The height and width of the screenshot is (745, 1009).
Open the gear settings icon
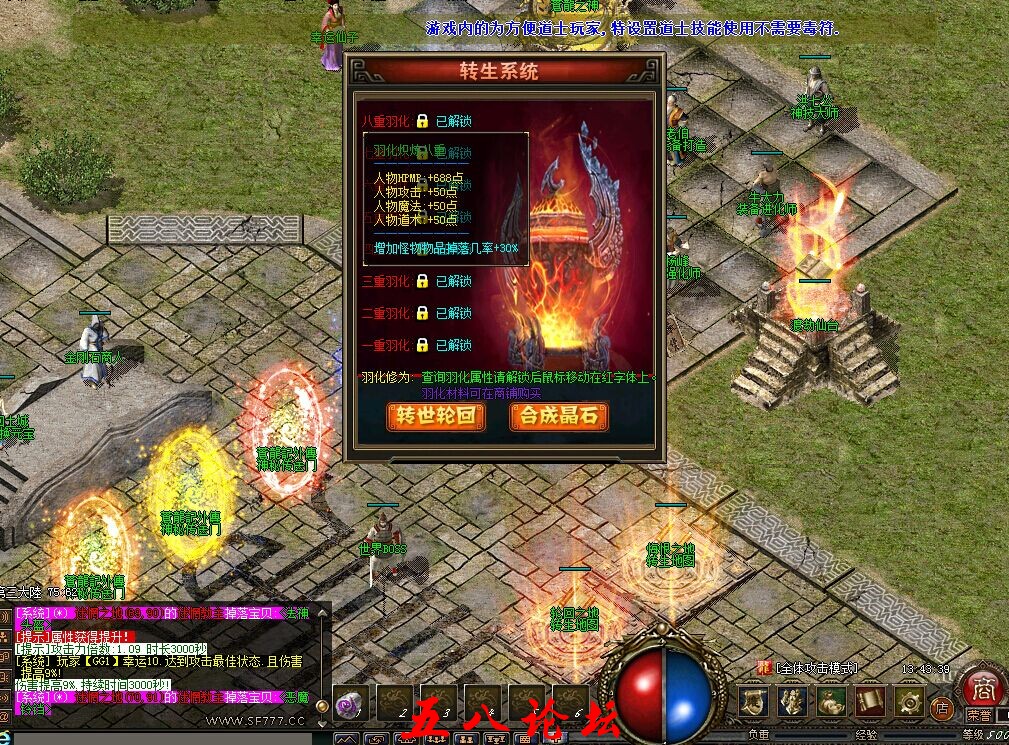908,701
